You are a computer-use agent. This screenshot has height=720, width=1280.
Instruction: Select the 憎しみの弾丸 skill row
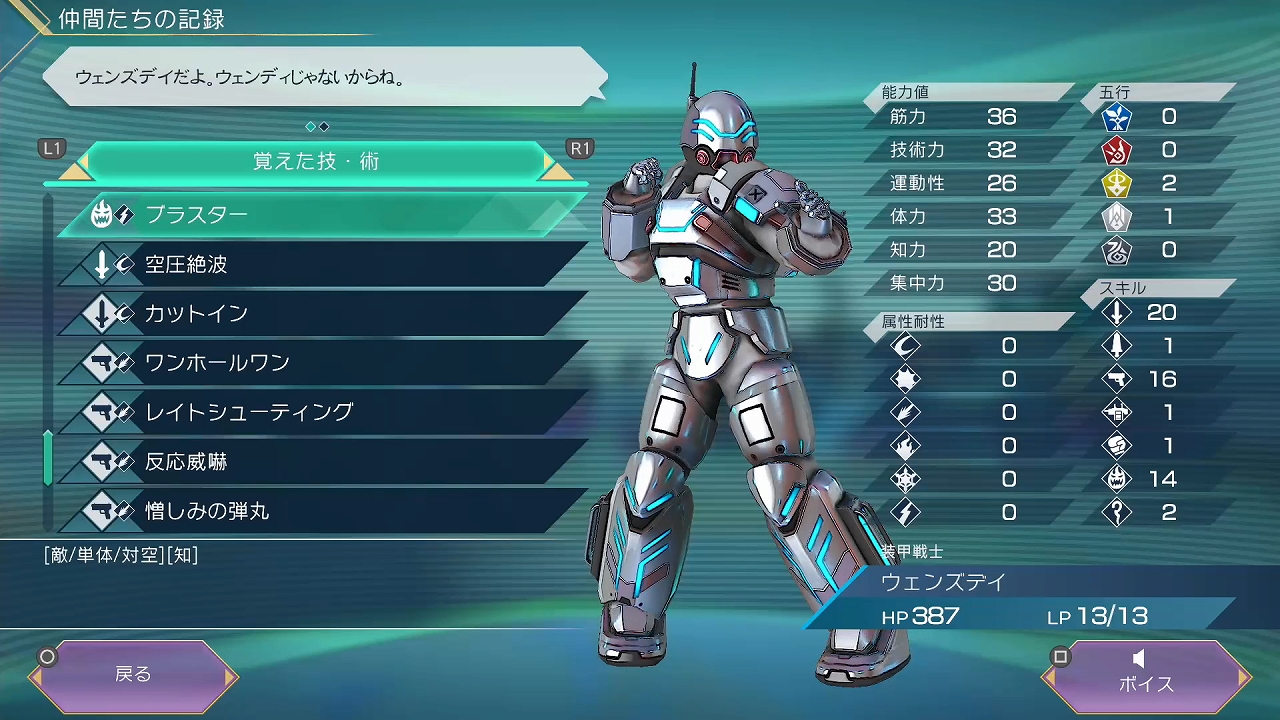click(320, 511)
